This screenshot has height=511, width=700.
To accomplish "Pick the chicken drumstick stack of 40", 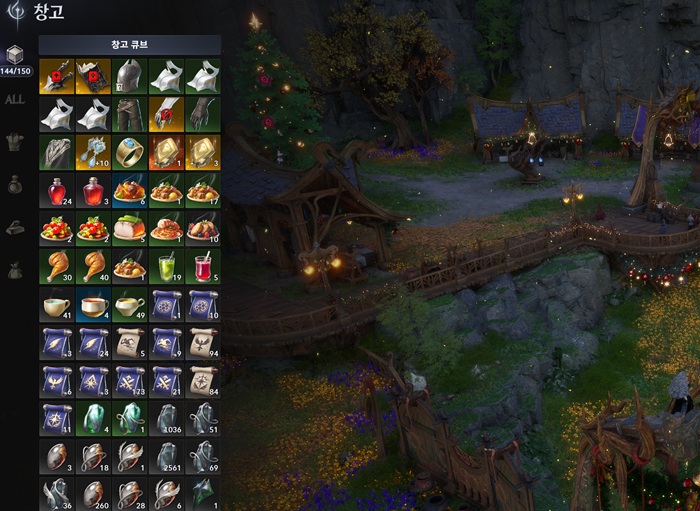I will point(93,267).
